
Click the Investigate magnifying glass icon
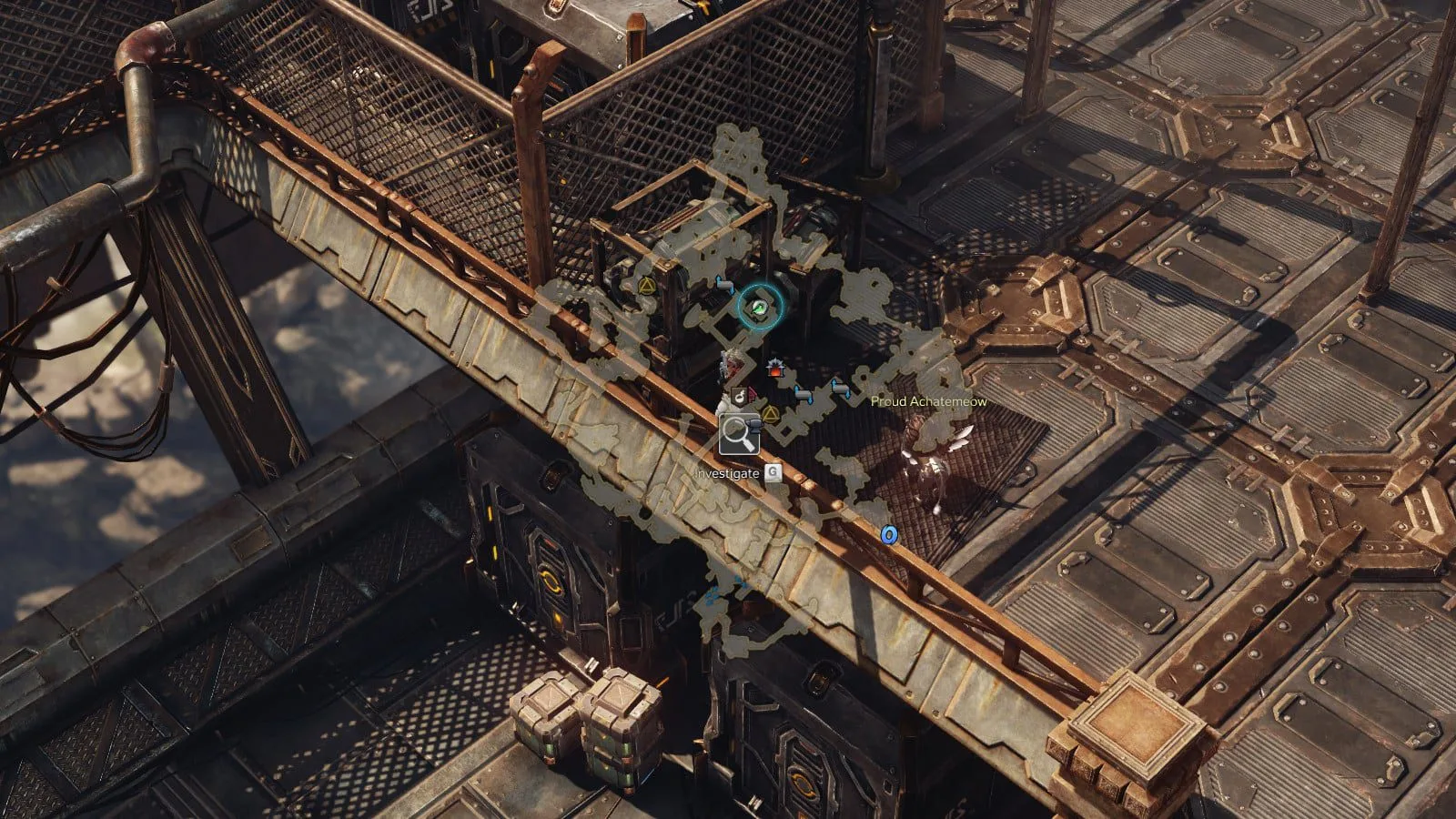tap(740, 435)
